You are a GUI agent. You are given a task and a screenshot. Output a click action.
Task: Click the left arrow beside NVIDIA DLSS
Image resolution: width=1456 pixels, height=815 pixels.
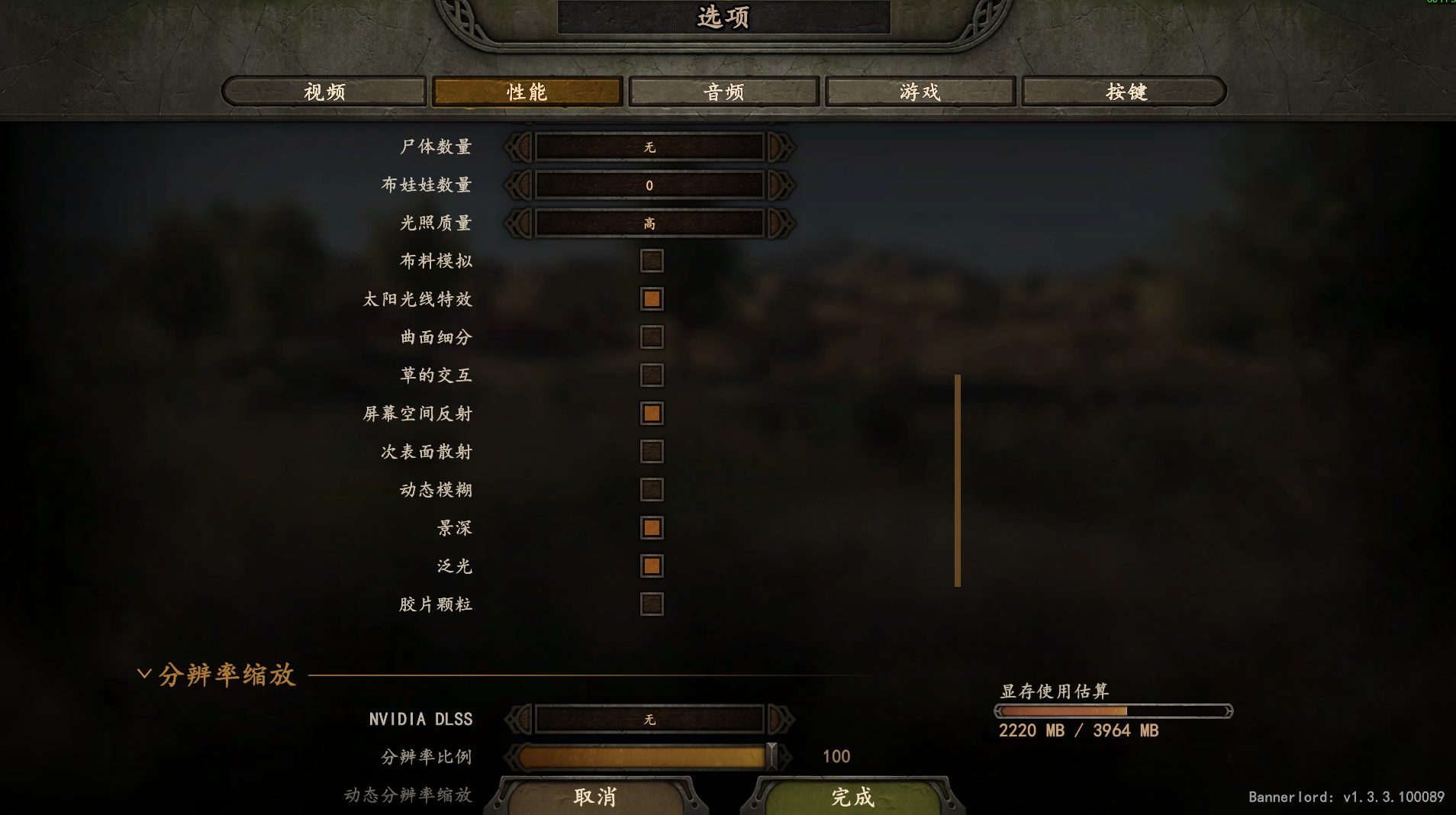tap(519, 719)
